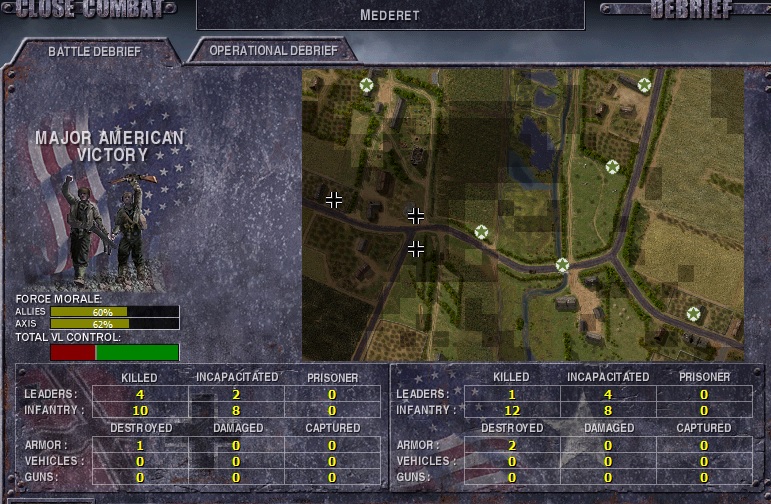Open the Operational Debrief tab
The width and height of the screenshot is (771, 504).
click(x=274, y=50)
